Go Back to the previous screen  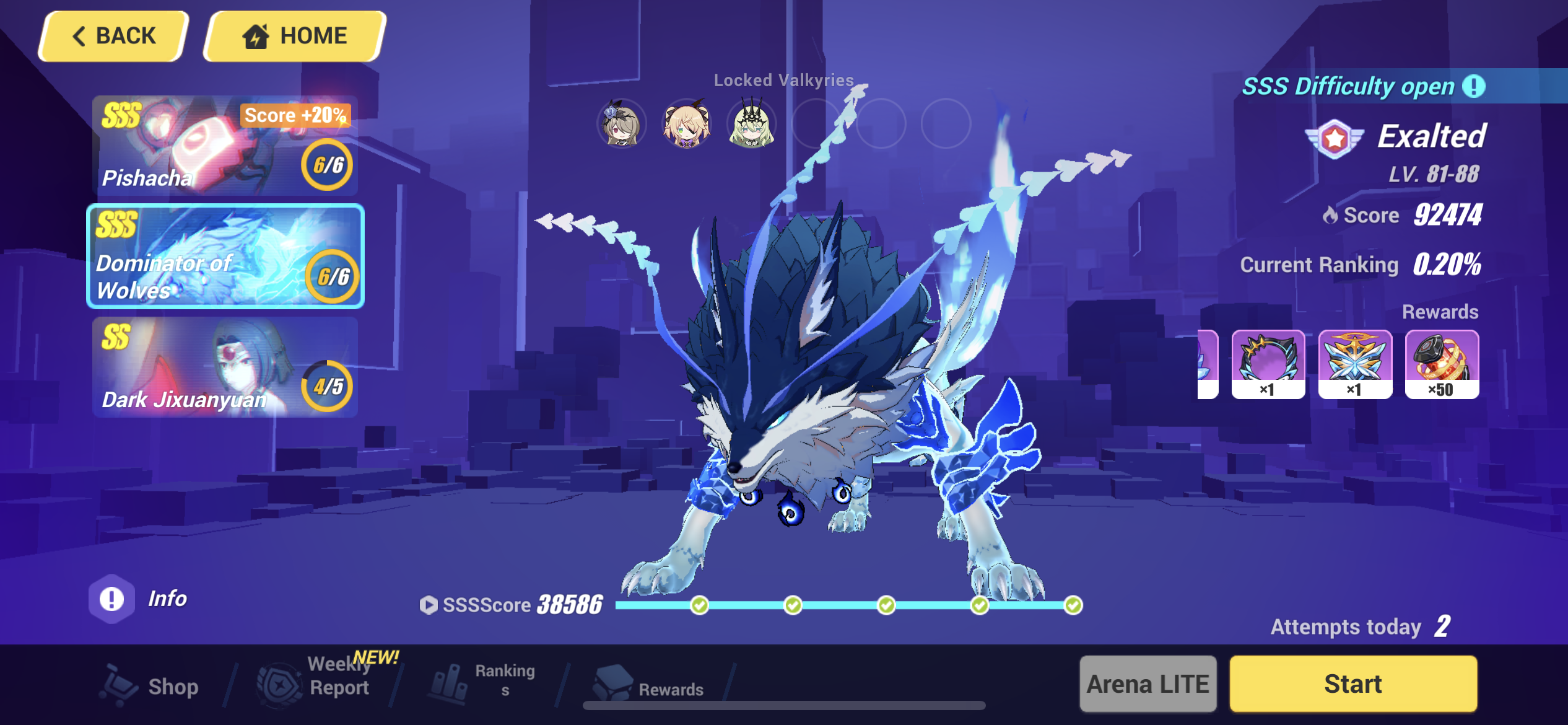113,35
